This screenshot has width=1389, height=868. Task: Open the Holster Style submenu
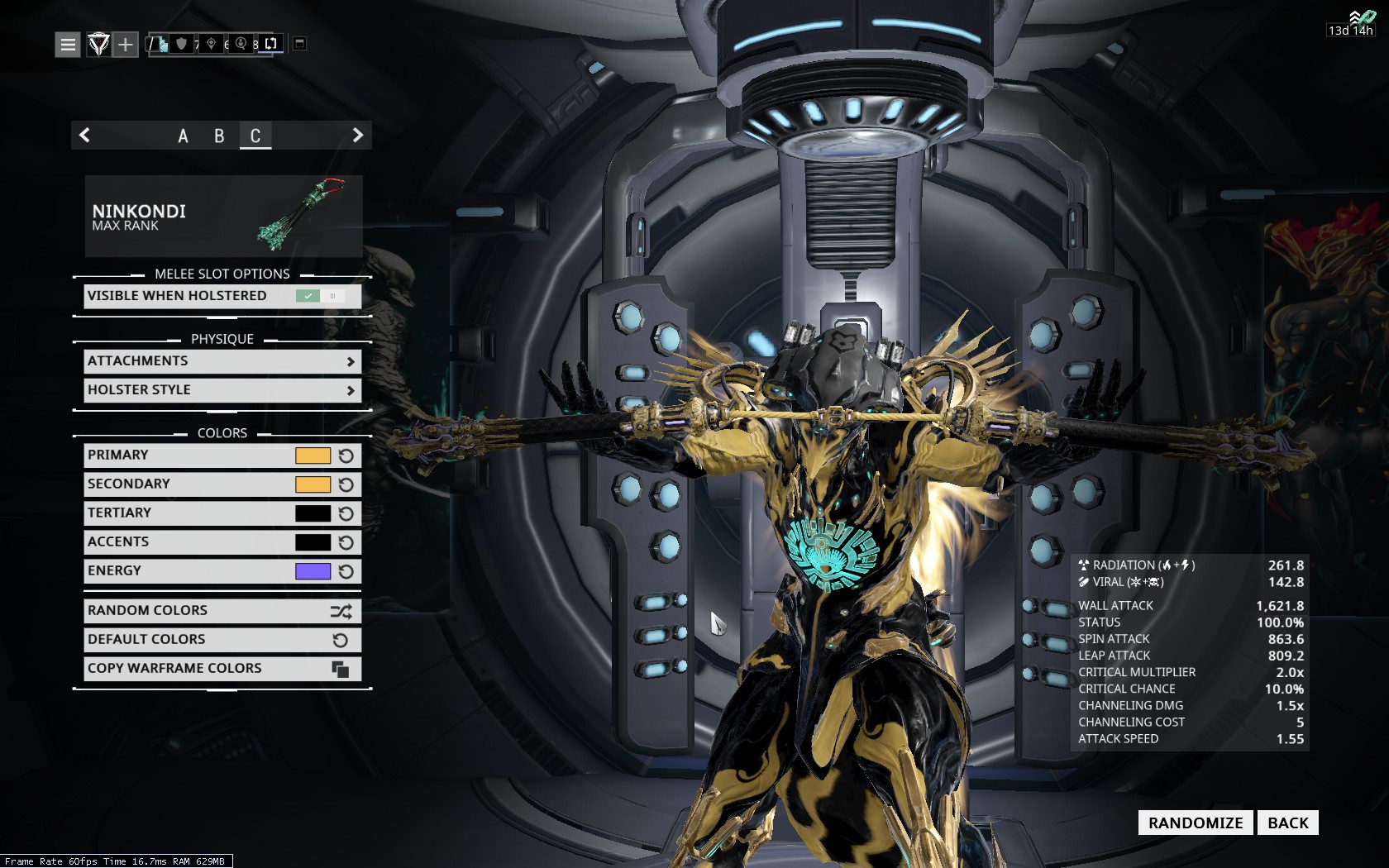coord(222,390)
